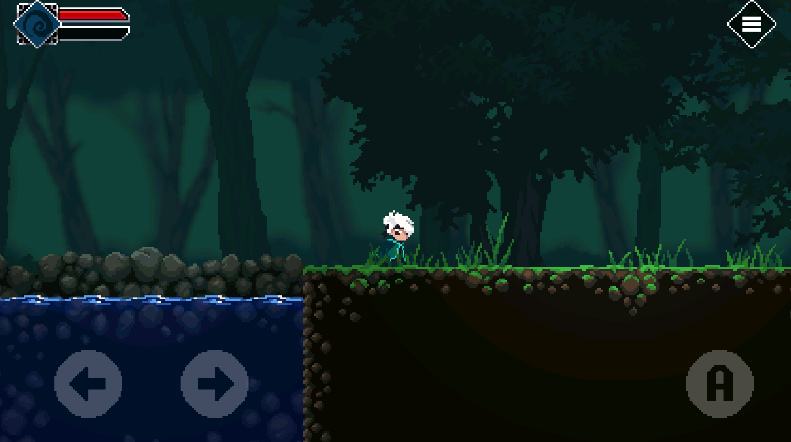Hit the round A action button
The height and width of the screenshot is (442, 791).
click(x=720, y=383)
